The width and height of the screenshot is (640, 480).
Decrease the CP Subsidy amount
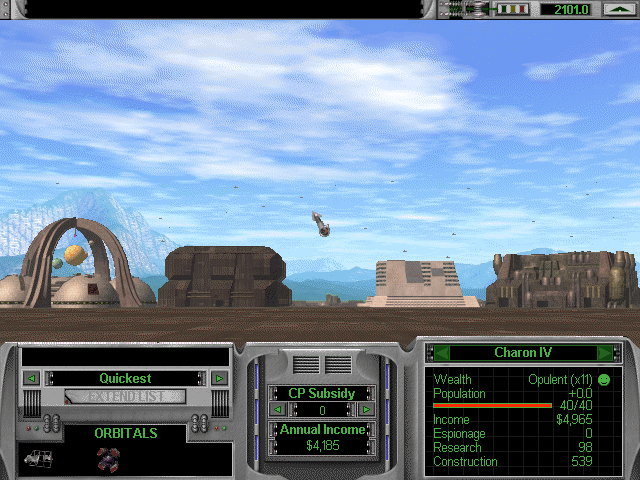(x=277, y=409)
